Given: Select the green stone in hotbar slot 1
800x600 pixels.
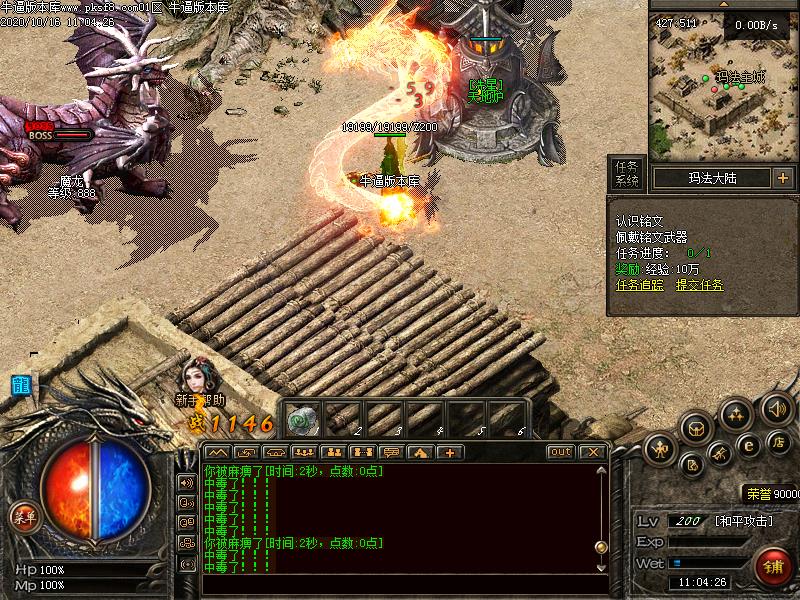Looking at the screenshot, I should [303, 418].
